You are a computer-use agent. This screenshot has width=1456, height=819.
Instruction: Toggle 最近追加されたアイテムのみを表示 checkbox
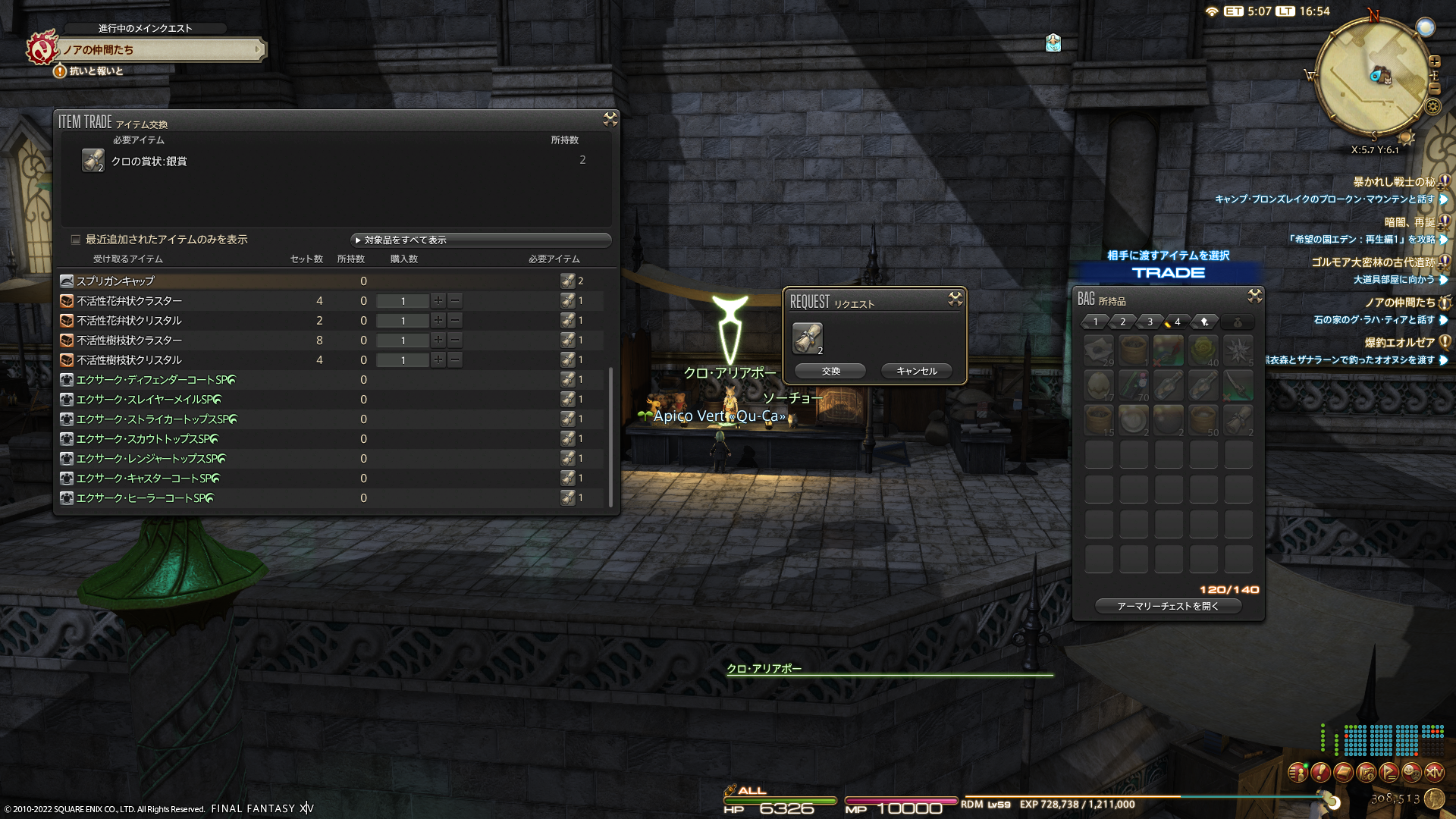(76, 240)
